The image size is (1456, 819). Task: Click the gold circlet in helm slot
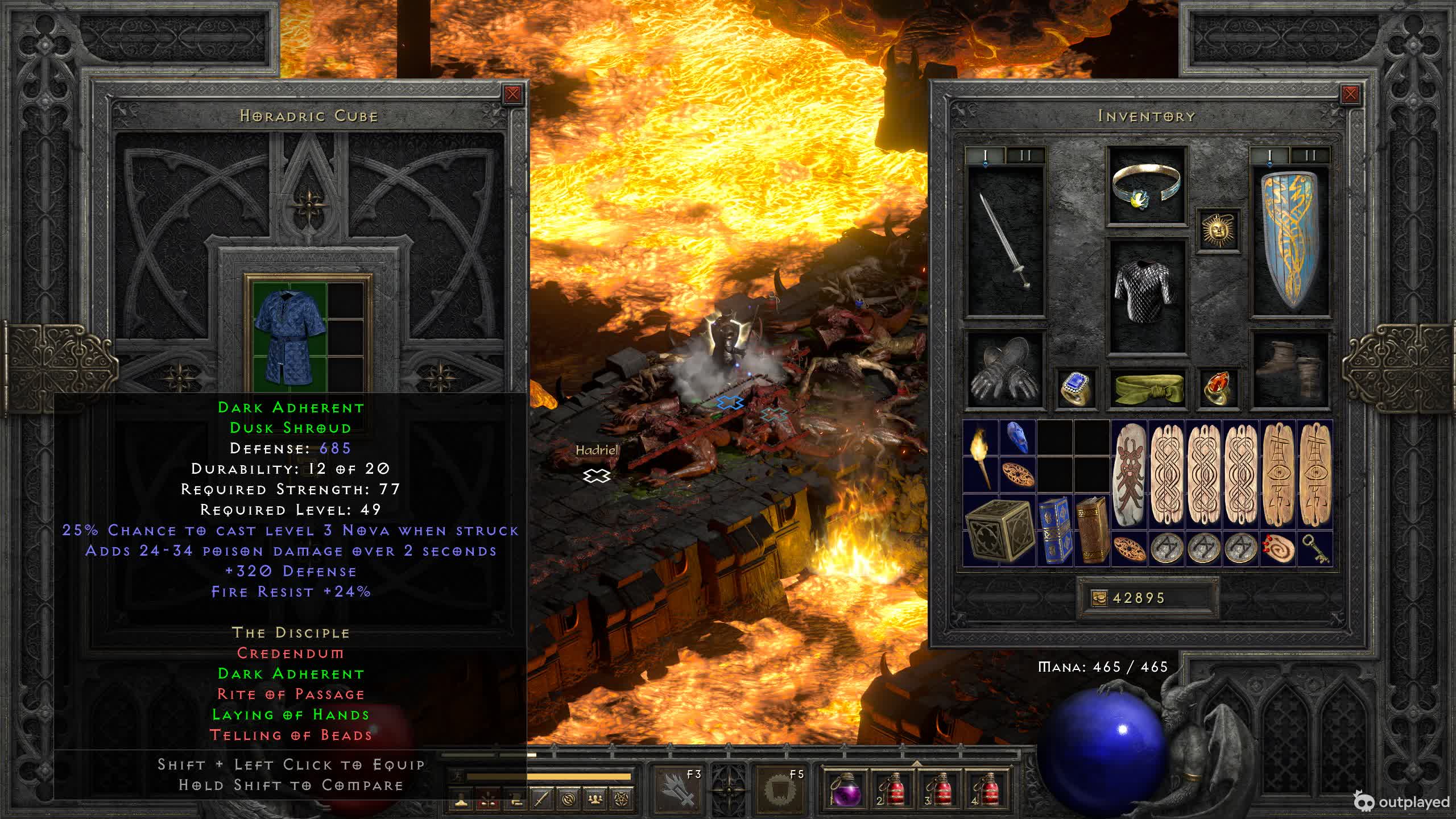point(1147,185)
